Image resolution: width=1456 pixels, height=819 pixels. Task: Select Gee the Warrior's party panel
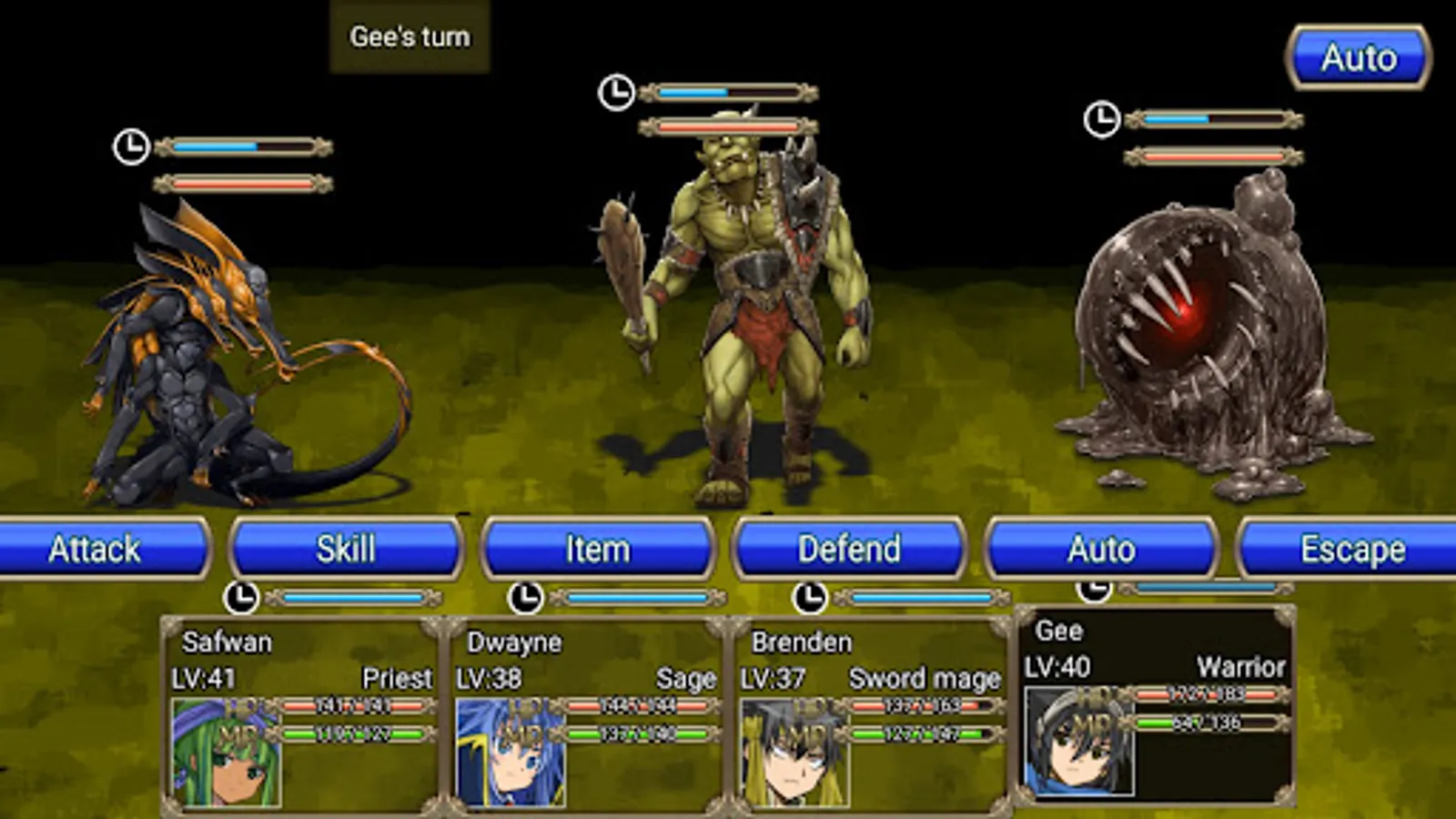1155,705
